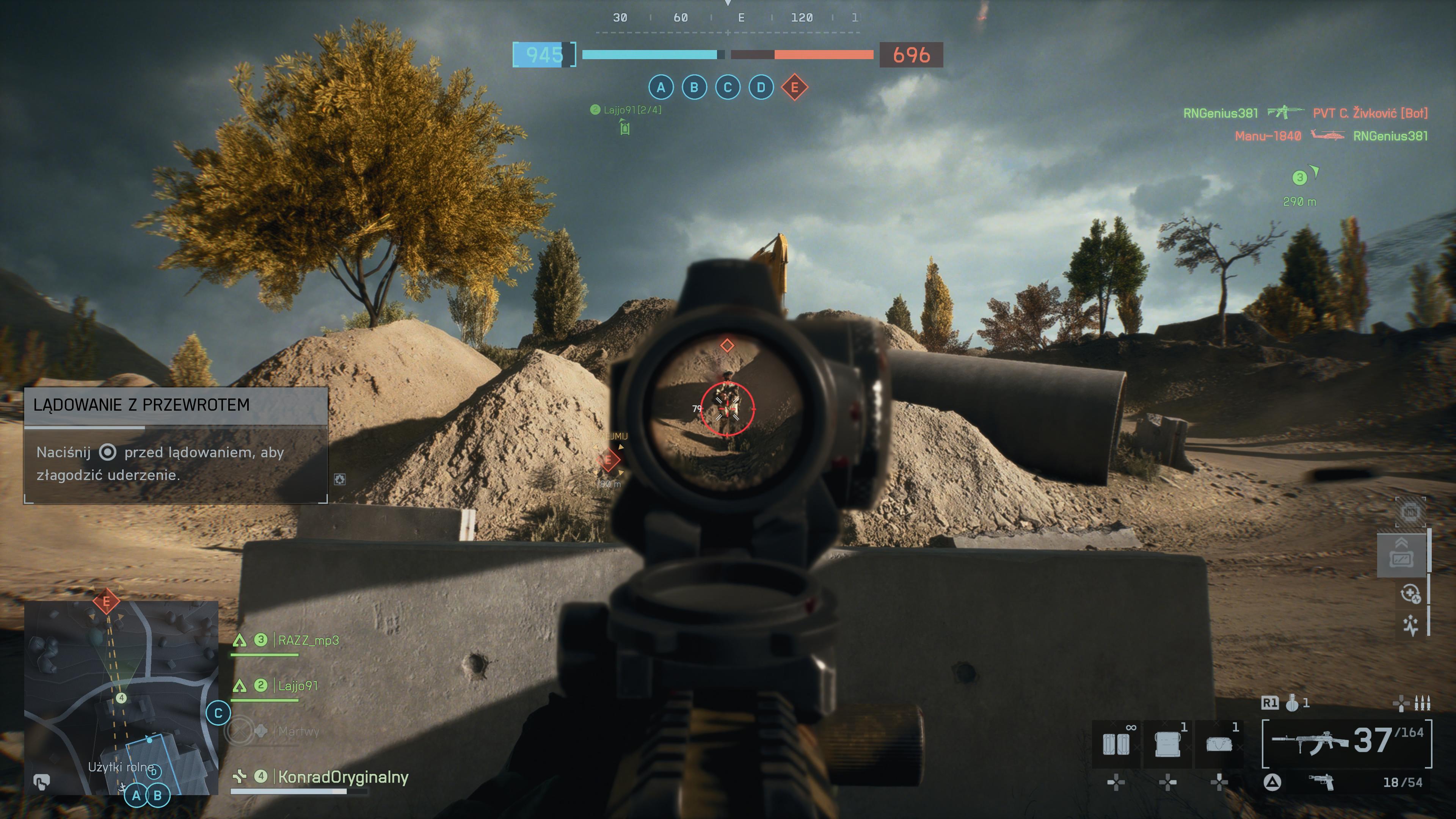The width and height of the screenshot is (1456, 819).
Task: Switch to the pistol sidearm
Action: point(1321,783)
